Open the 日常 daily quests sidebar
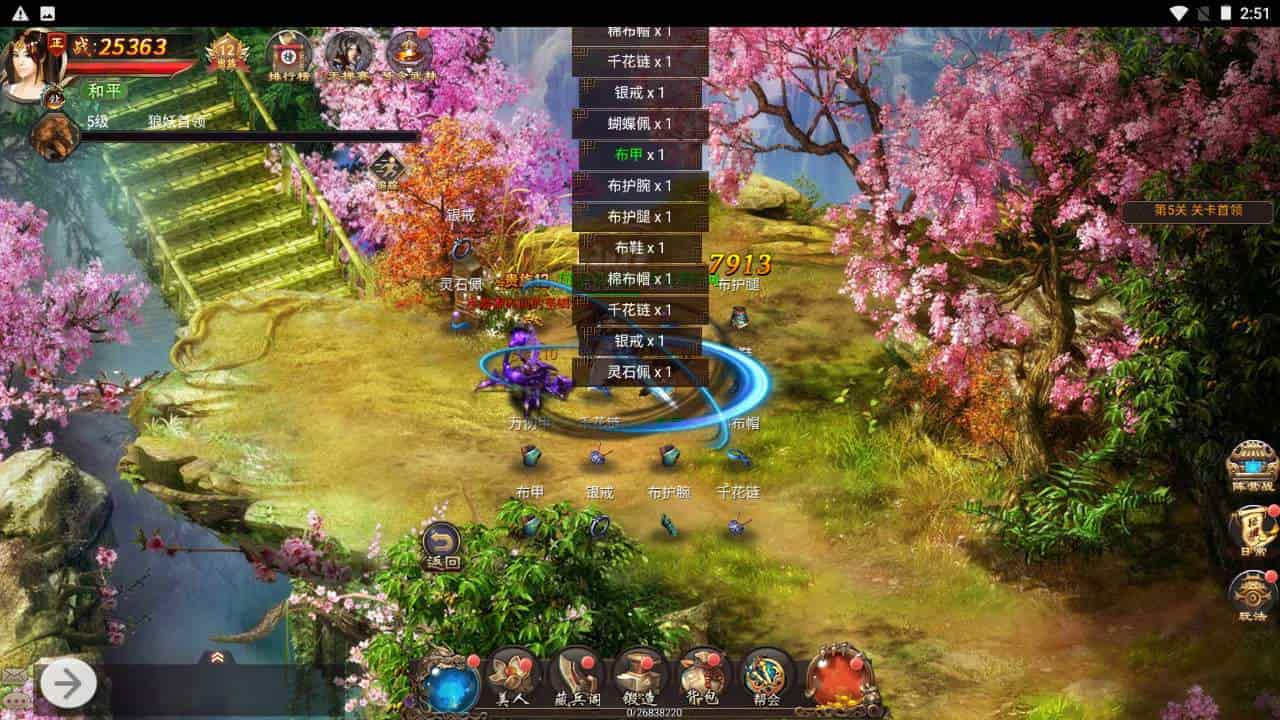 [x=1253, y=525]
